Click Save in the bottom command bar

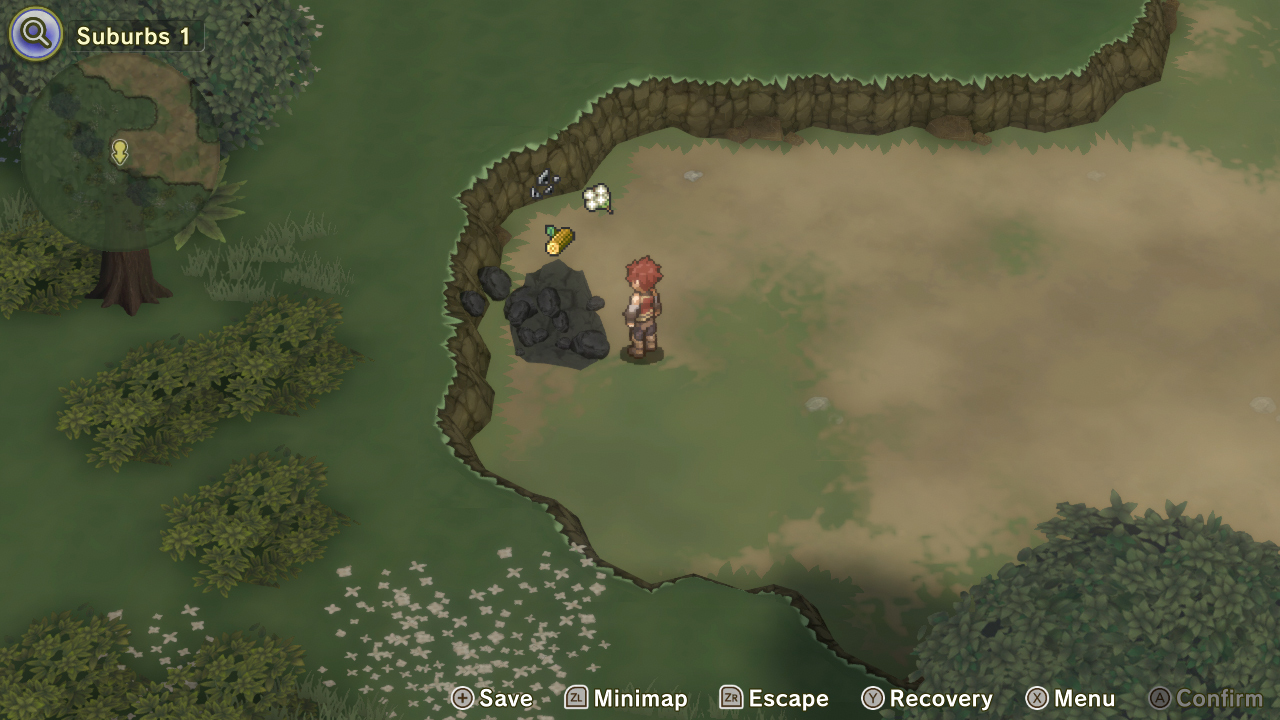coord(505,698)
